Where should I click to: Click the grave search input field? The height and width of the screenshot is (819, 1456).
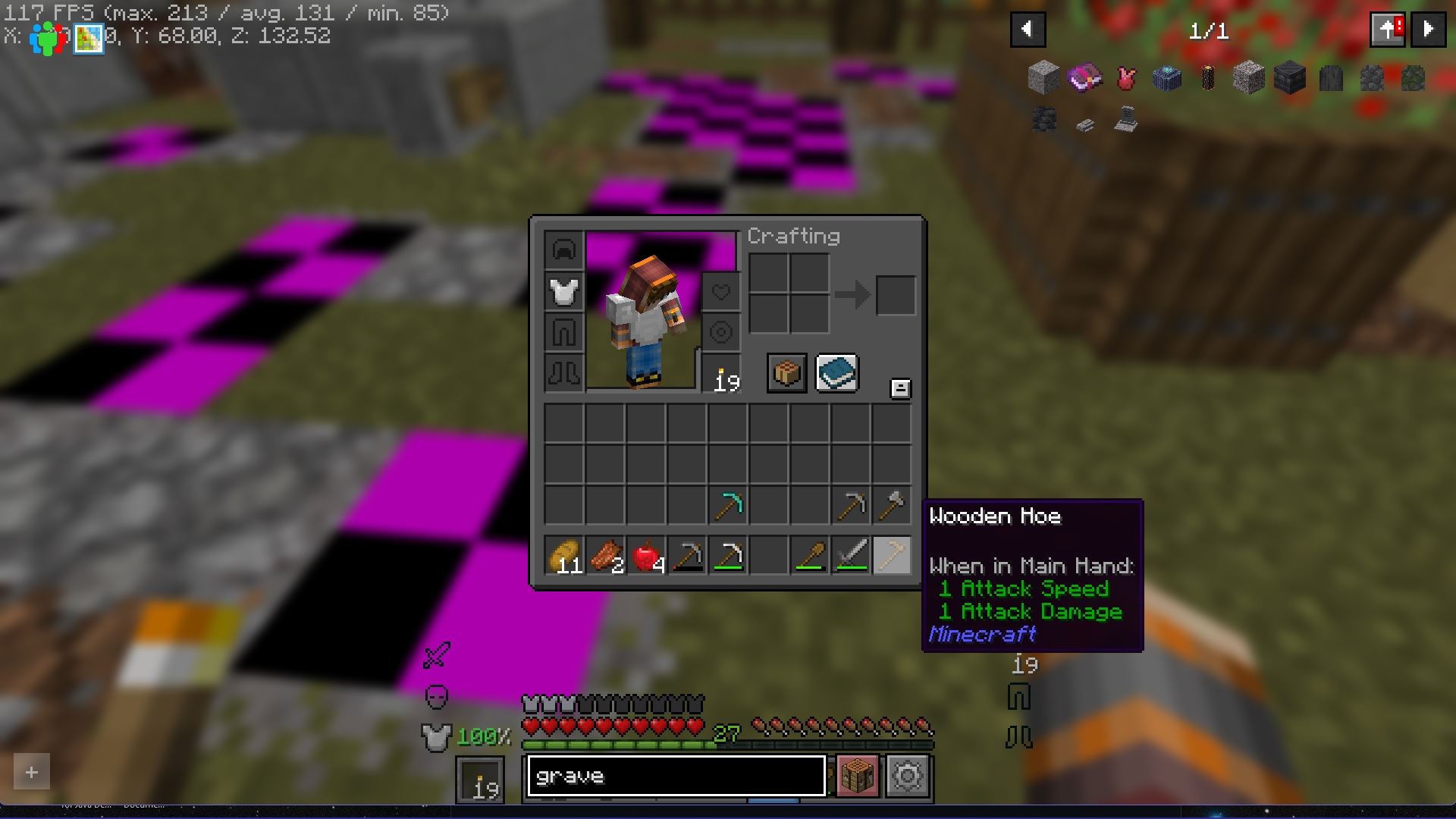coord(675,776)
